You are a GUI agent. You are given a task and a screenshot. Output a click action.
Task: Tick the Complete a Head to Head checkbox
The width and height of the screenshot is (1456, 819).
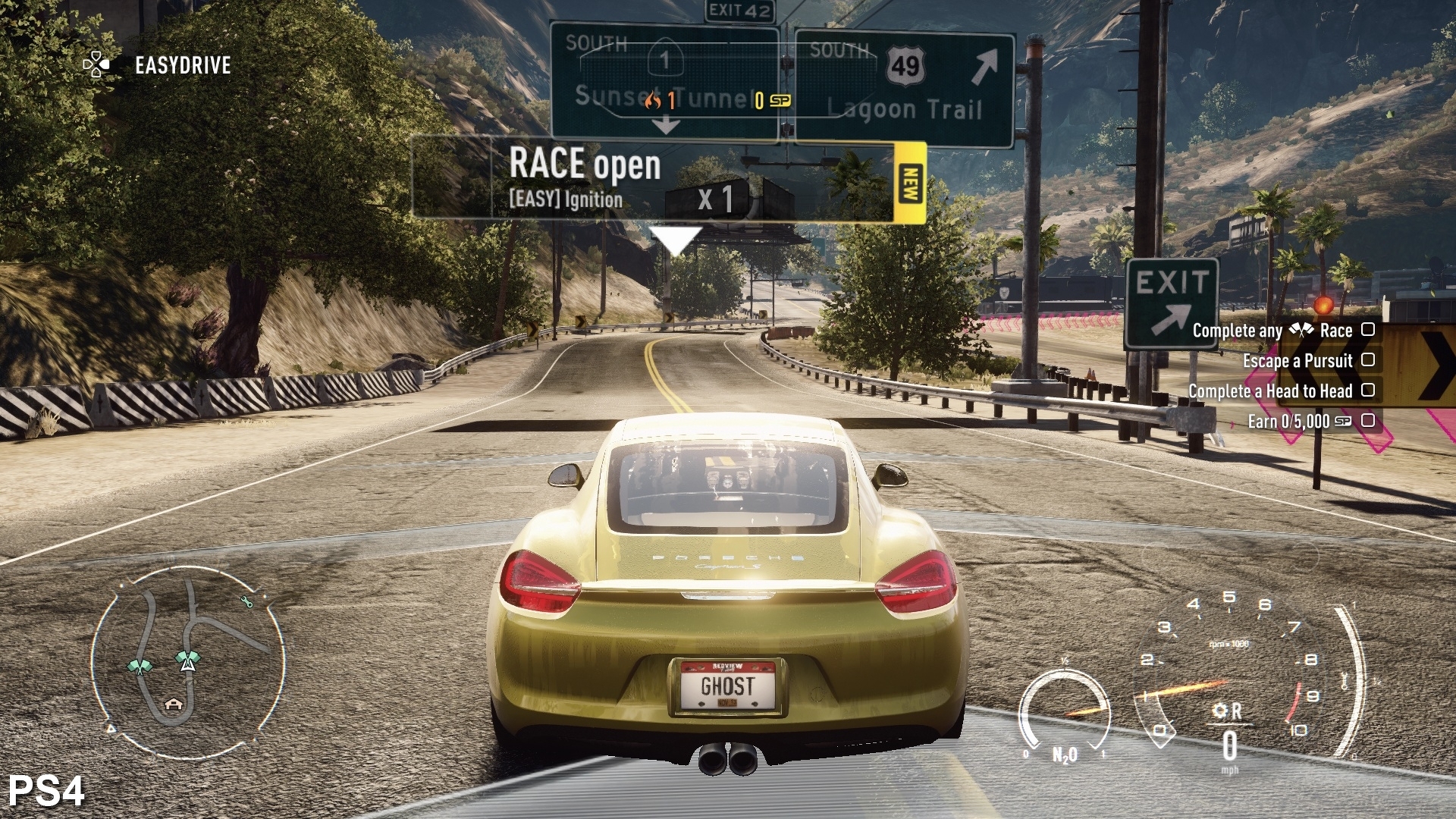click(x=1368, y=391)
